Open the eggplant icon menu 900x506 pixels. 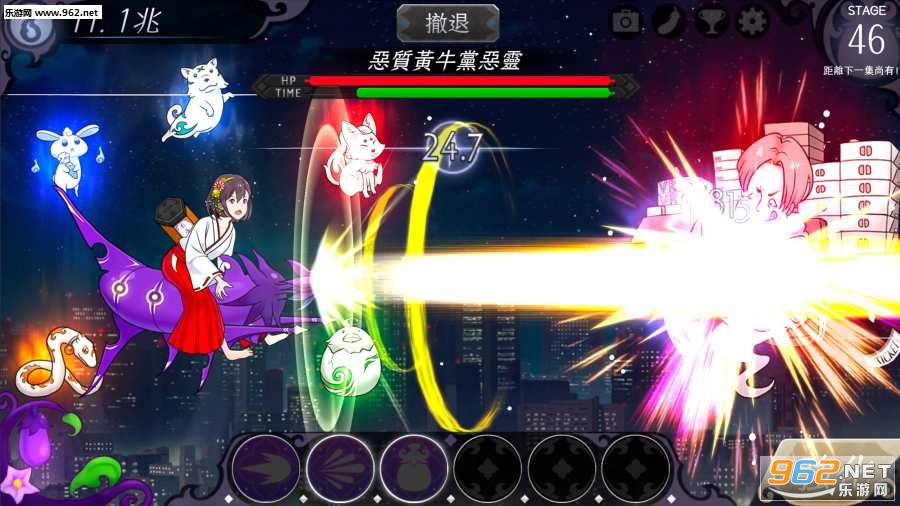(x=669, y=22)
